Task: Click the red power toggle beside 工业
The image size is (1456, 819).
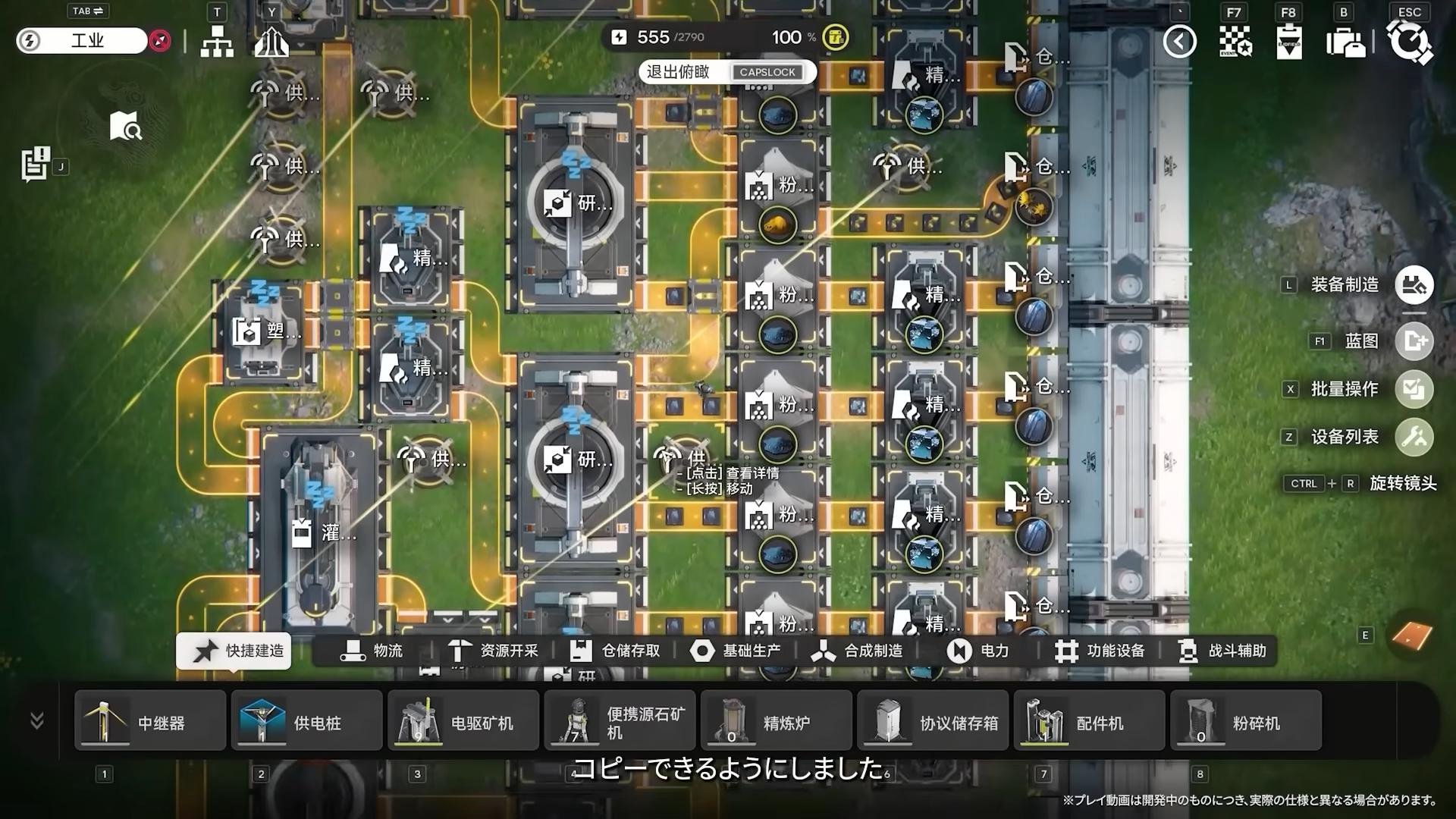Action: [x=159, y=42]
